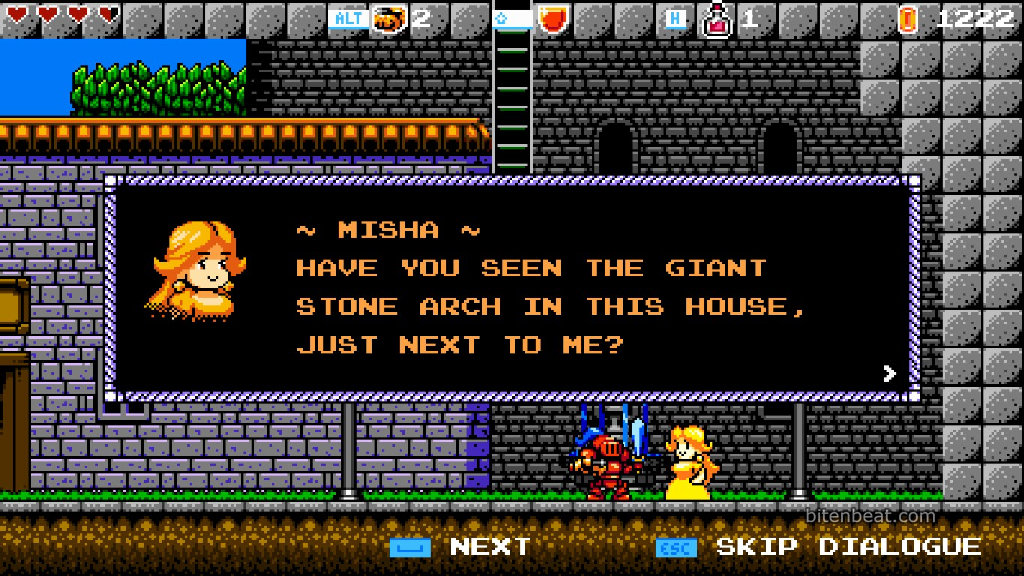Click the white advance arrow in dialogue box
The image size is (1024, 576).
click(x=889, y=374)
